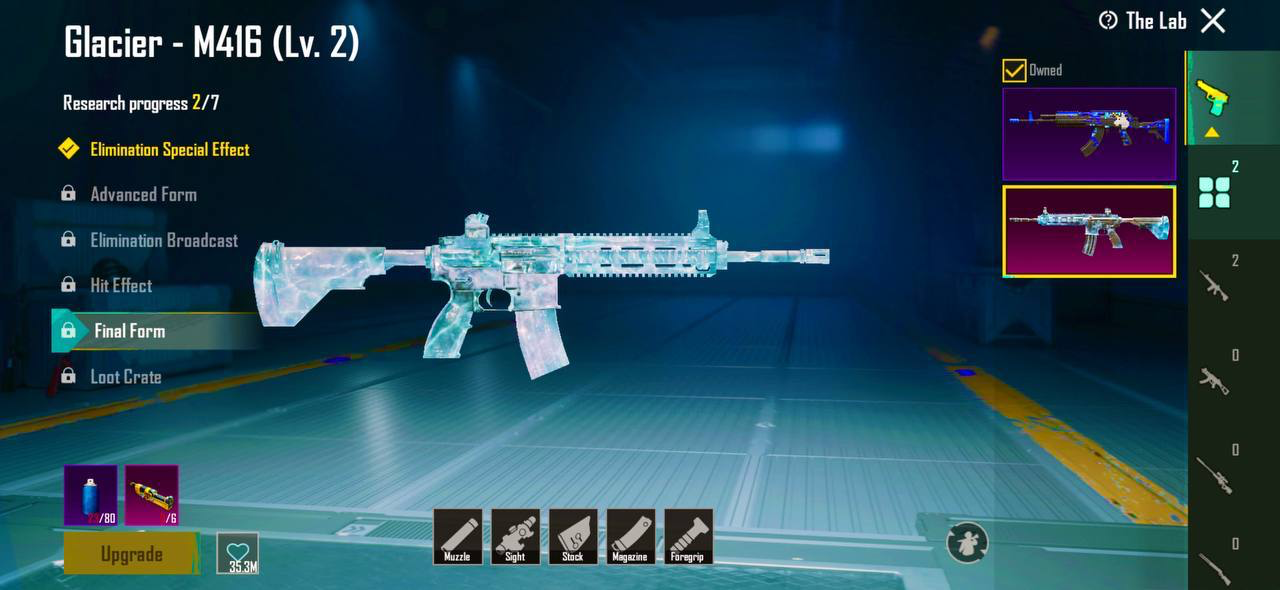Select the blue spray paint material
The image size is (1280, 590).
click(91, 495)
